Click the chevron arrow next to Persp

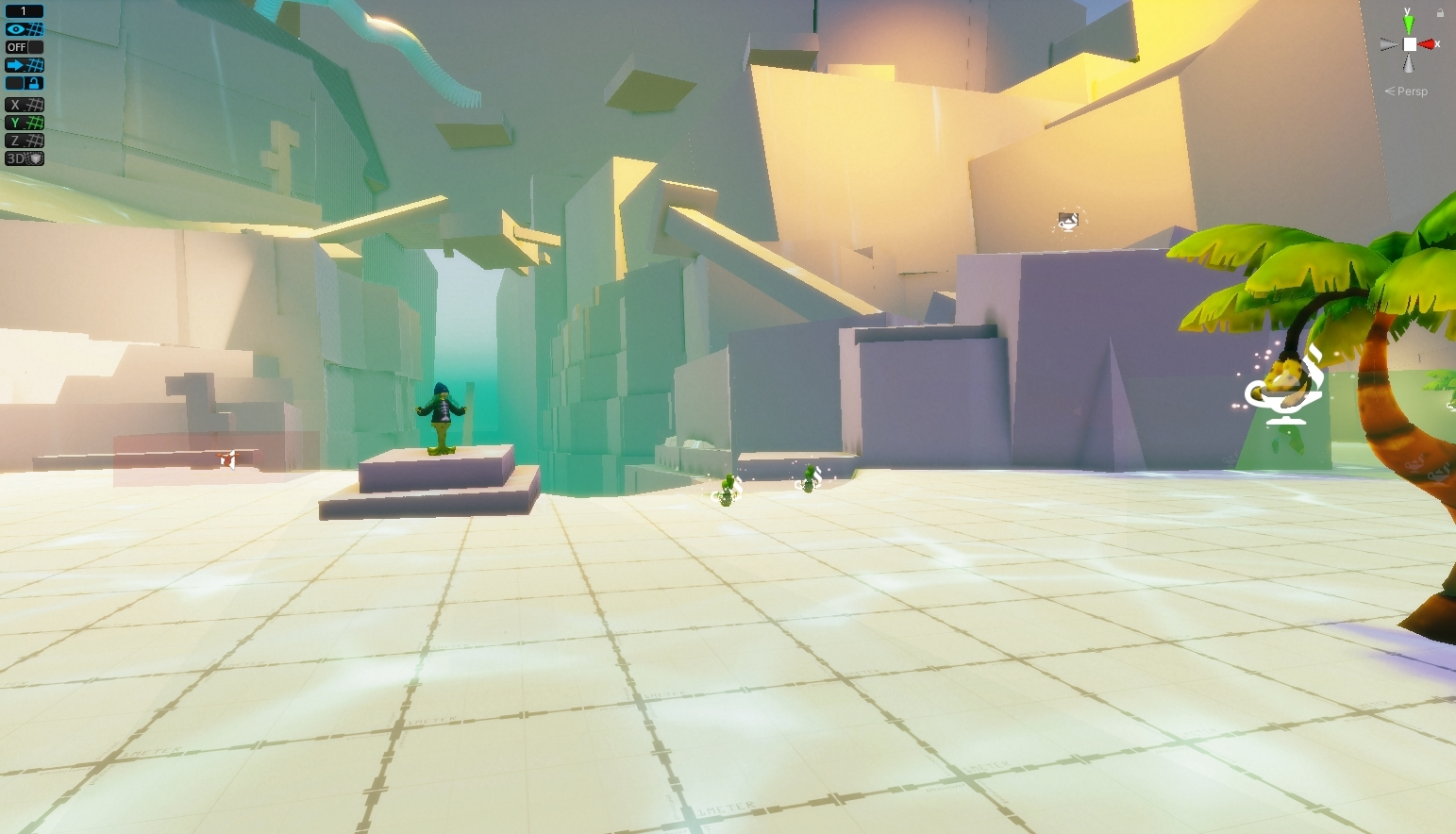pyautogui.click(x=1388, y=91)
